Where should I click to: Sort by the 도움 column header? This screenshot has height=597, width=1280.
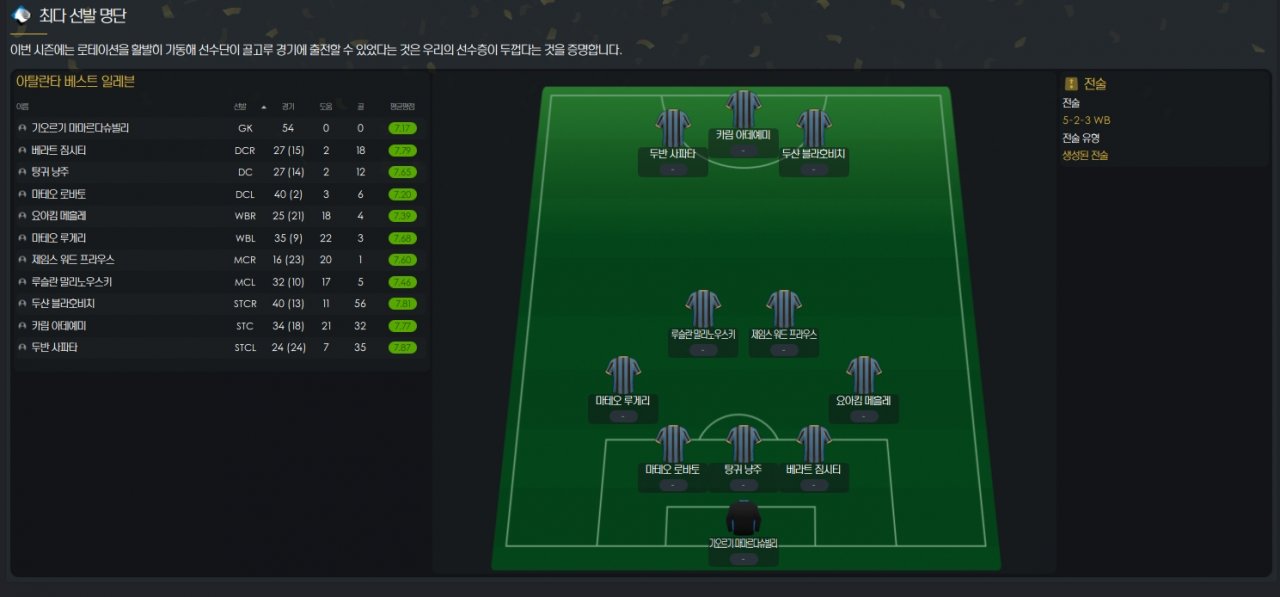tap(326, 106)
